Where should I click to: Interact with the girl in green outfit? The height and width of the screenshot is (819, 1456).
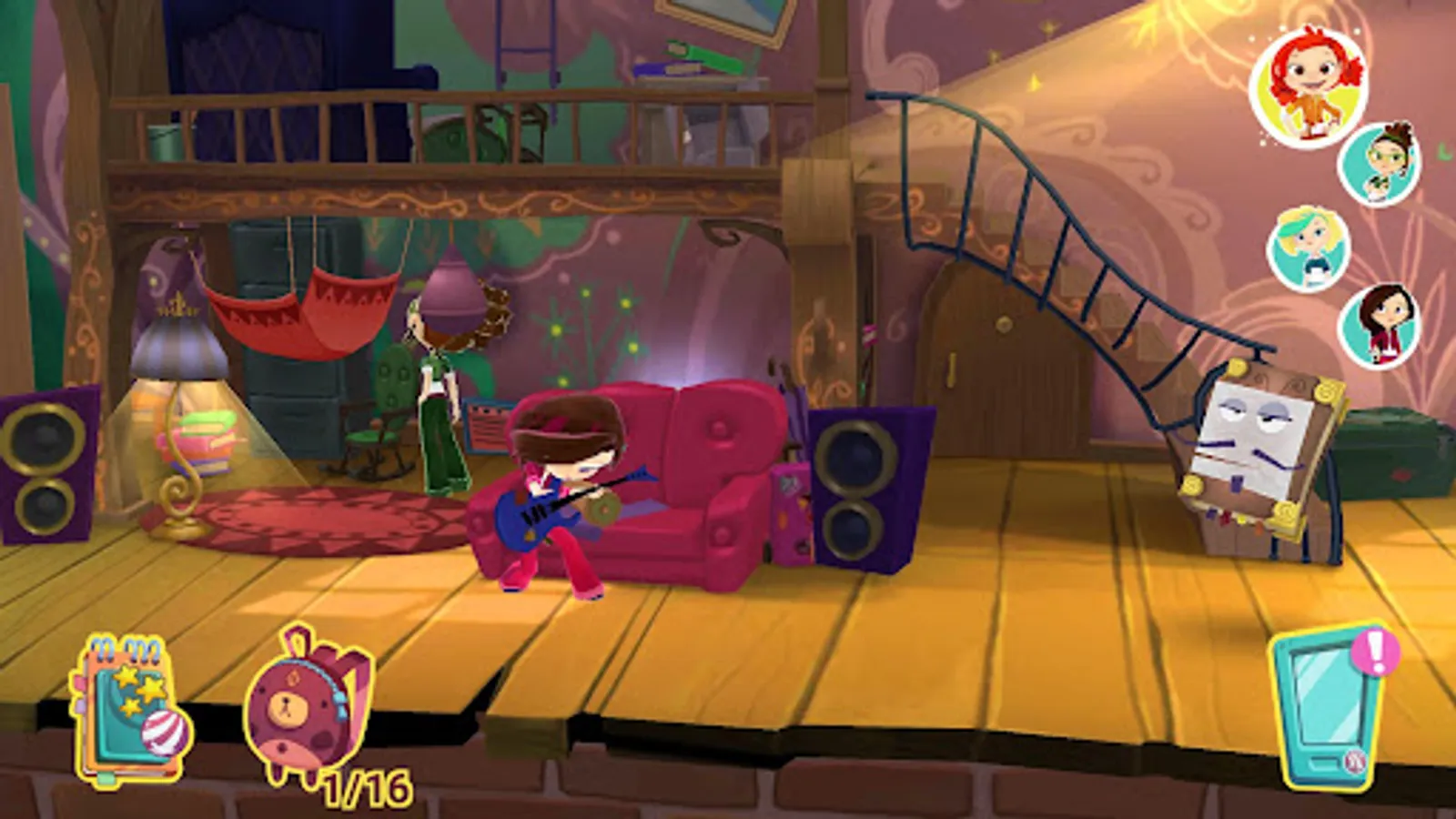click(439, 391)
